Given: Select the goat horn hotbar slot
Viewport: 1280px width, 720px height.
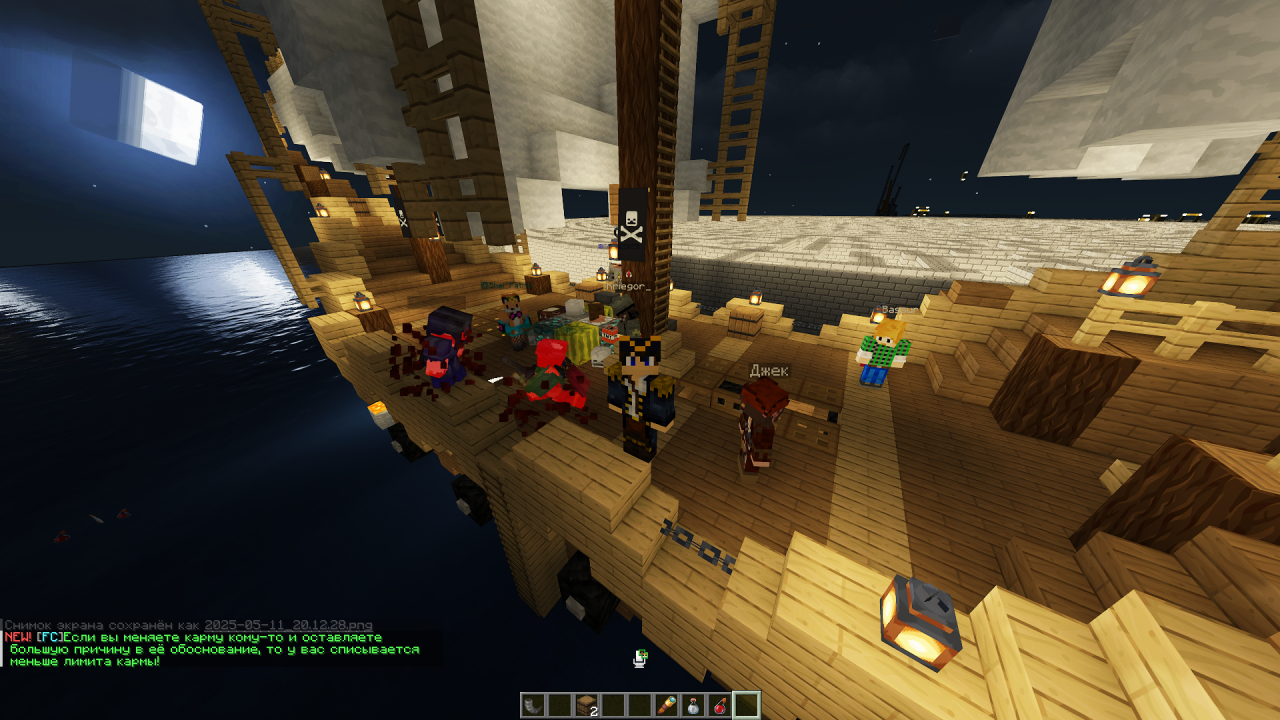Looking at the screenshot, I should coord(533,705).
